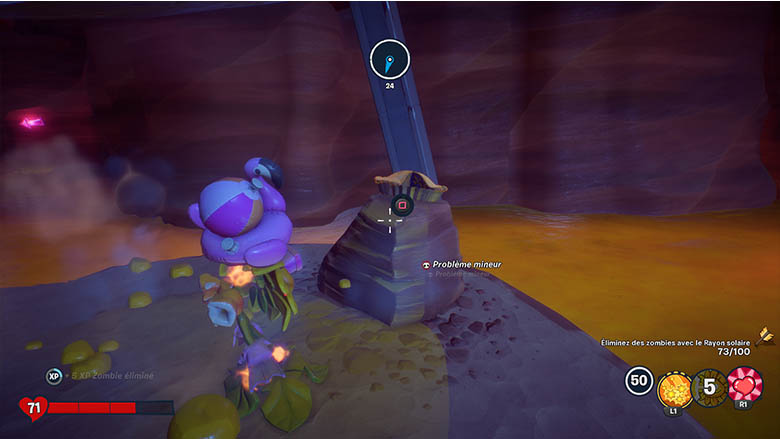780x439 pixels.
Task: Use the pink heart flower ability
Action: pos(744,386)
